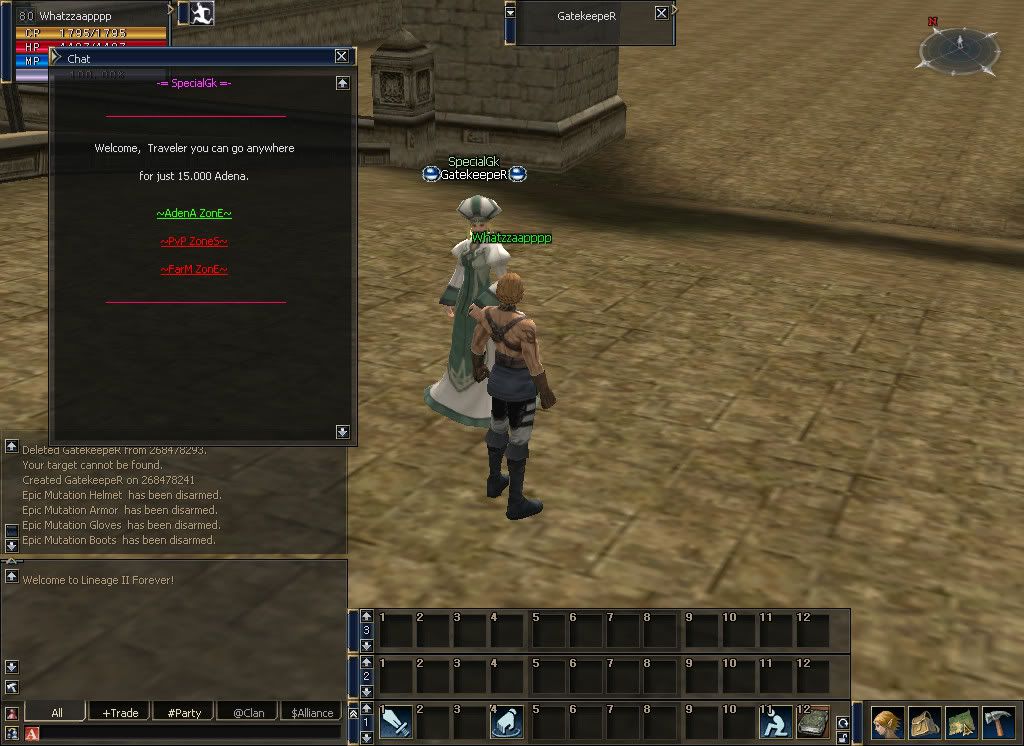
Task: Switch to the All chat tab
Action: 56,712
